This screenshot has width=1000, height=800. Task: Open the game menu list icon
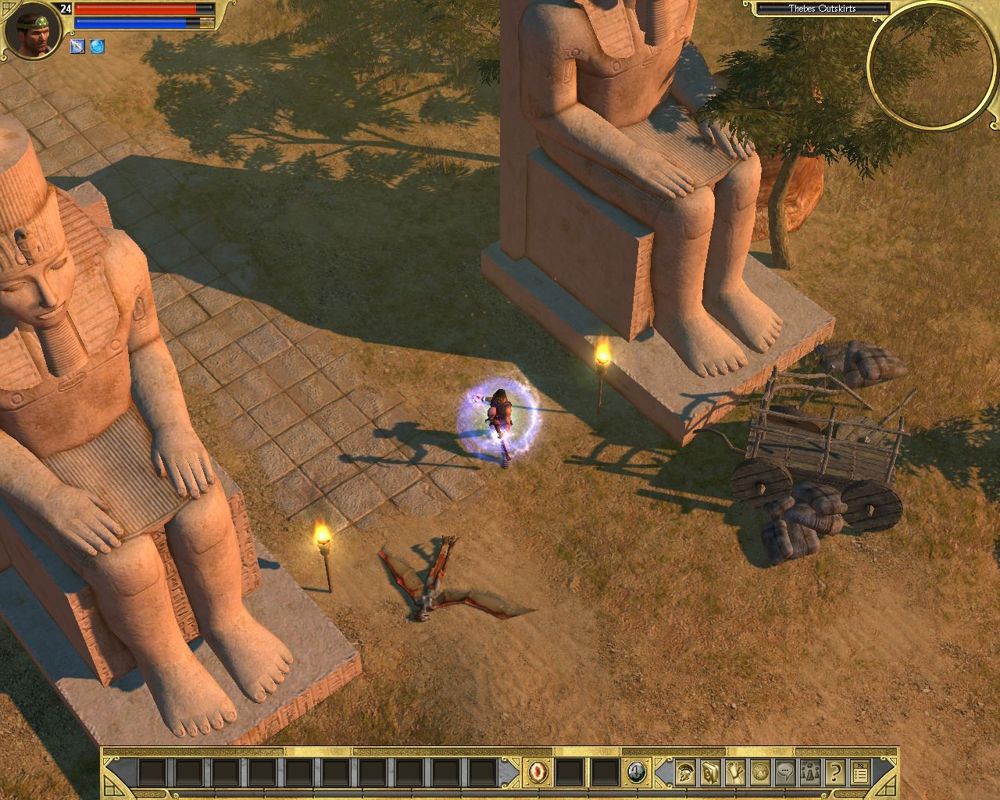coord(858,772)
